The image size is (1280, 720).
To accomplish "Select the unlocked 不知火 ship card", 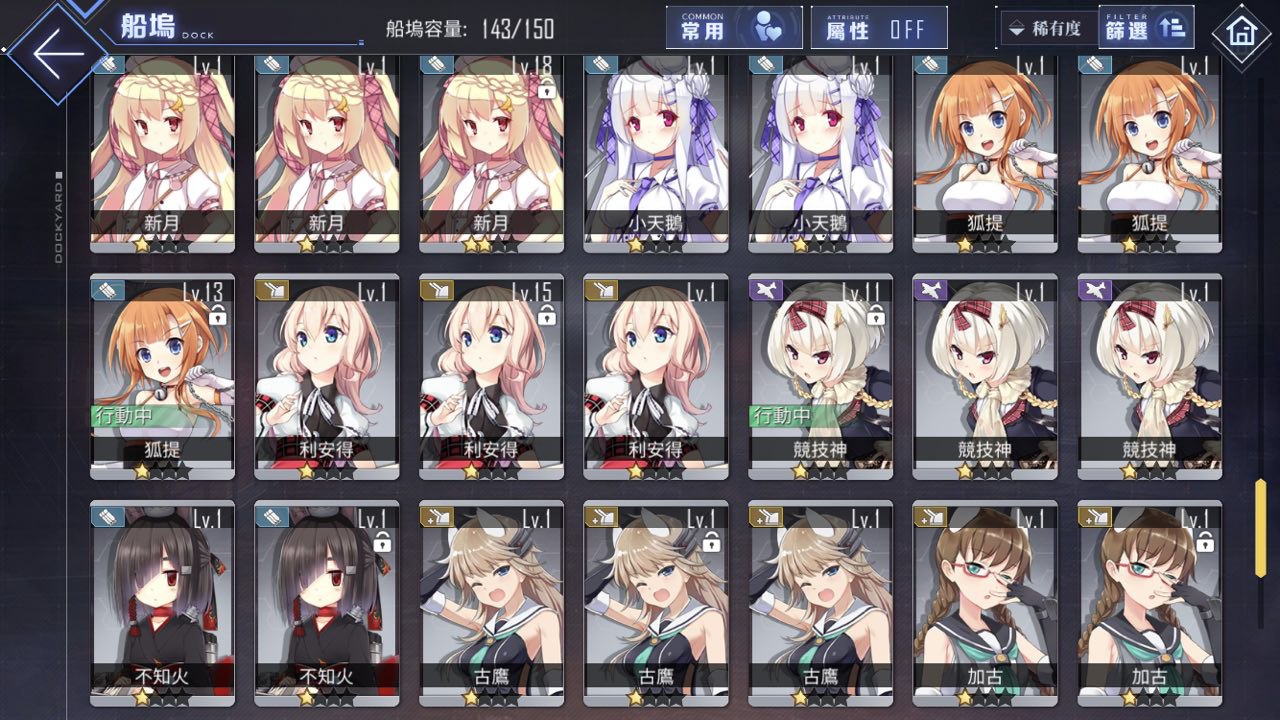I will click(x=162, y=600).
